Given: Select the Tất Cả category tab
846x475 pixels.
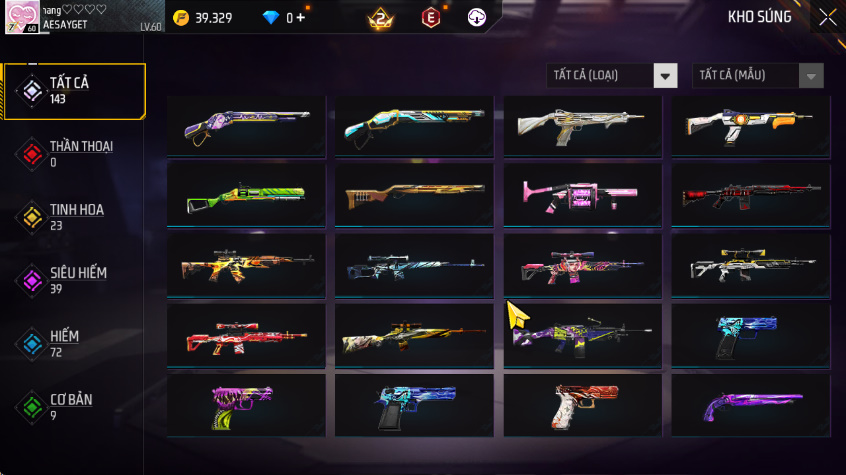Looking at the screenshot, I should pos(74,91).
